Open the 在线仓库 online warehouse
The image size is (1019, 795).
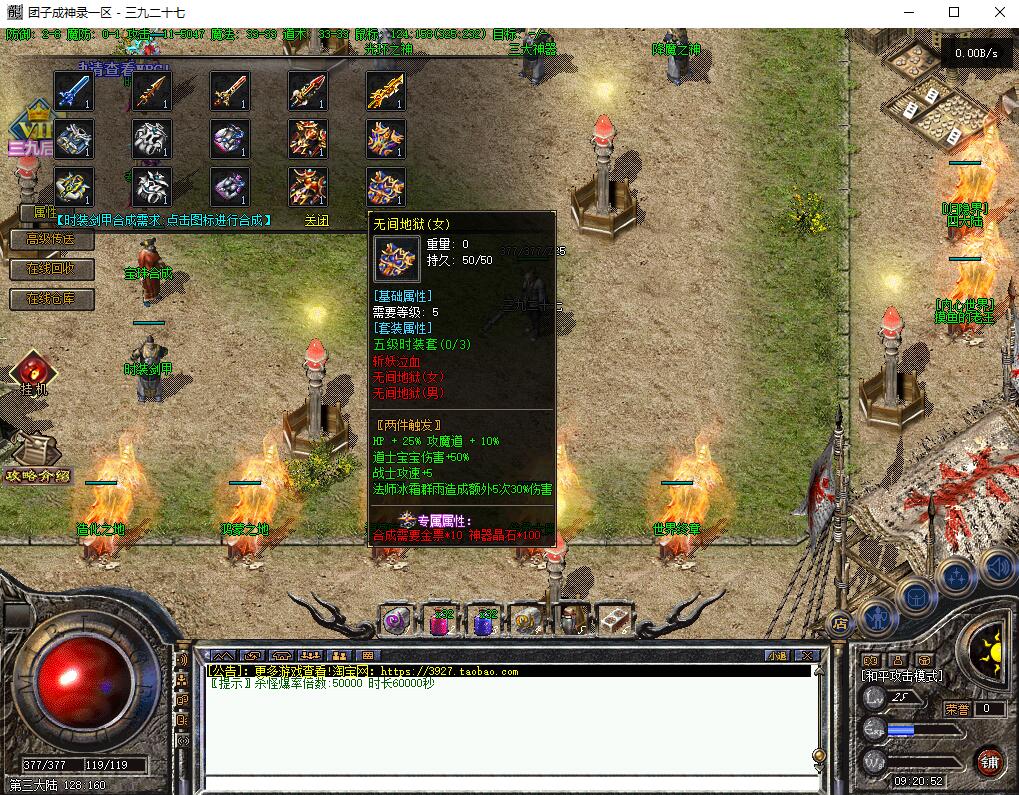[x=51, y=298]
